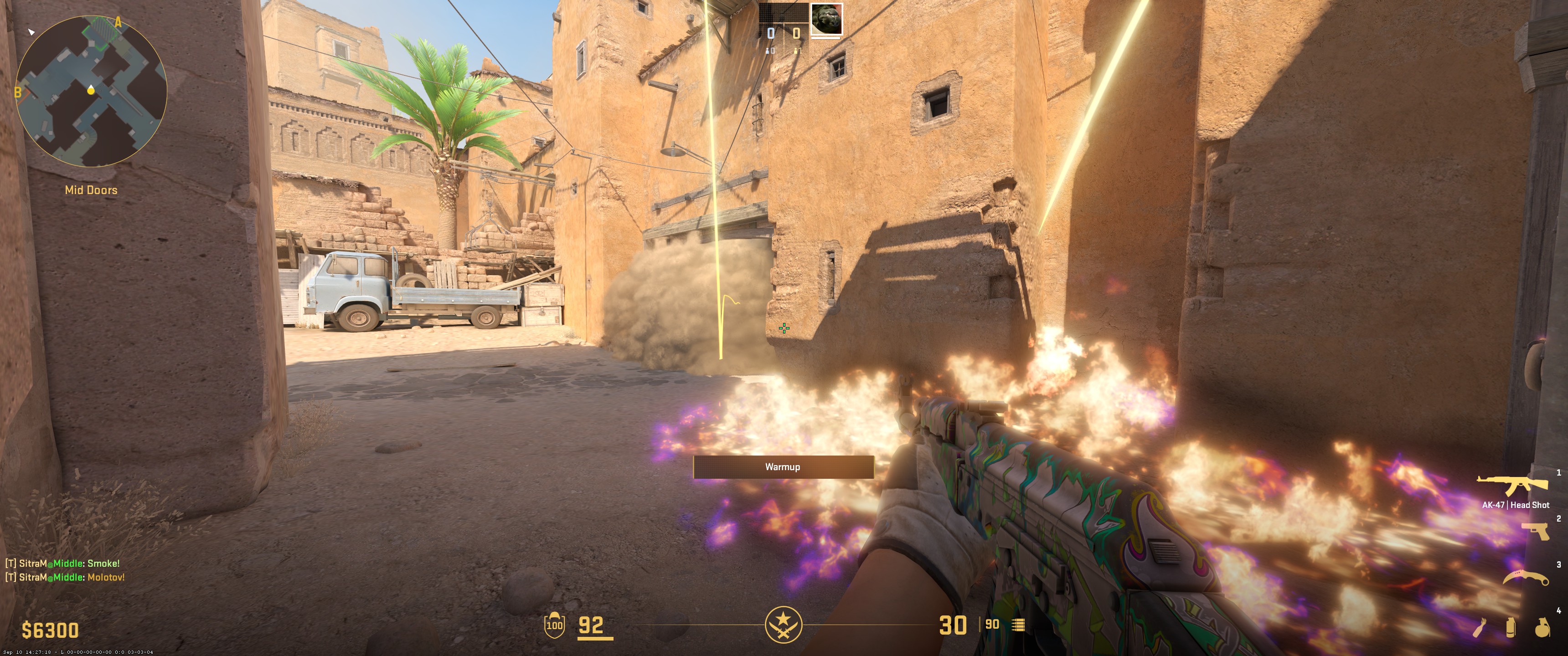Switch to the pistol in slot 2
The height and width of the screenshot is (656, 1568).
1535,531
